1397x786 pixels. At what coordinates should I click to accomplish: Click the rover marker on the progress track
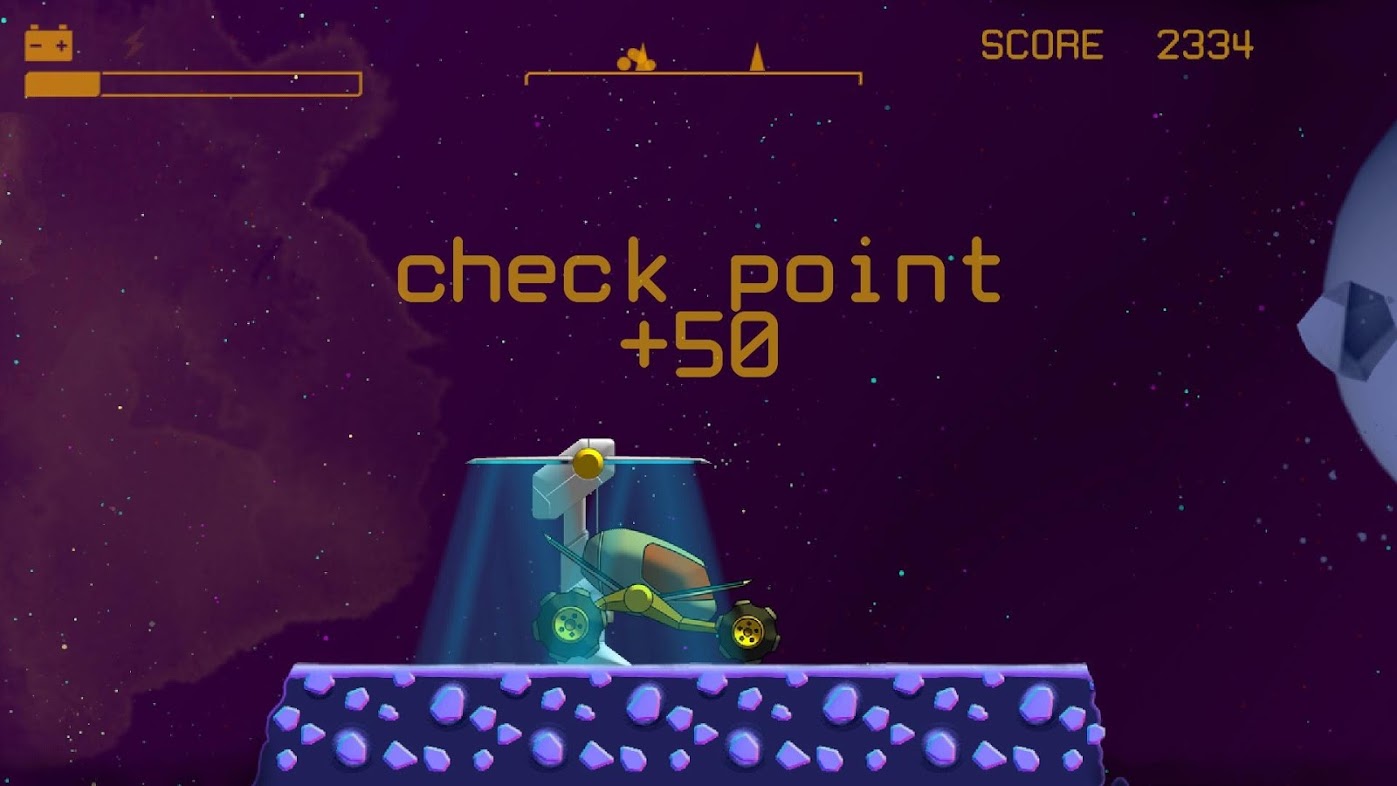pyautogui.click(x=636, y=59)
